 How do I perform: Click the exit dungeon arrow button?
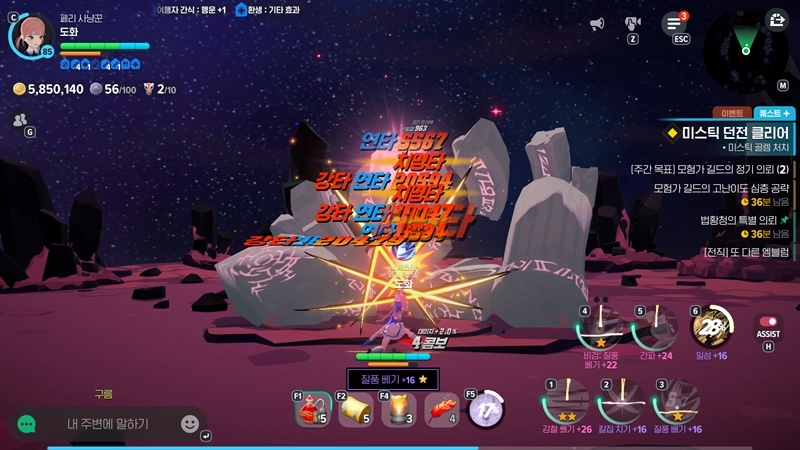[x=776, y=20]
